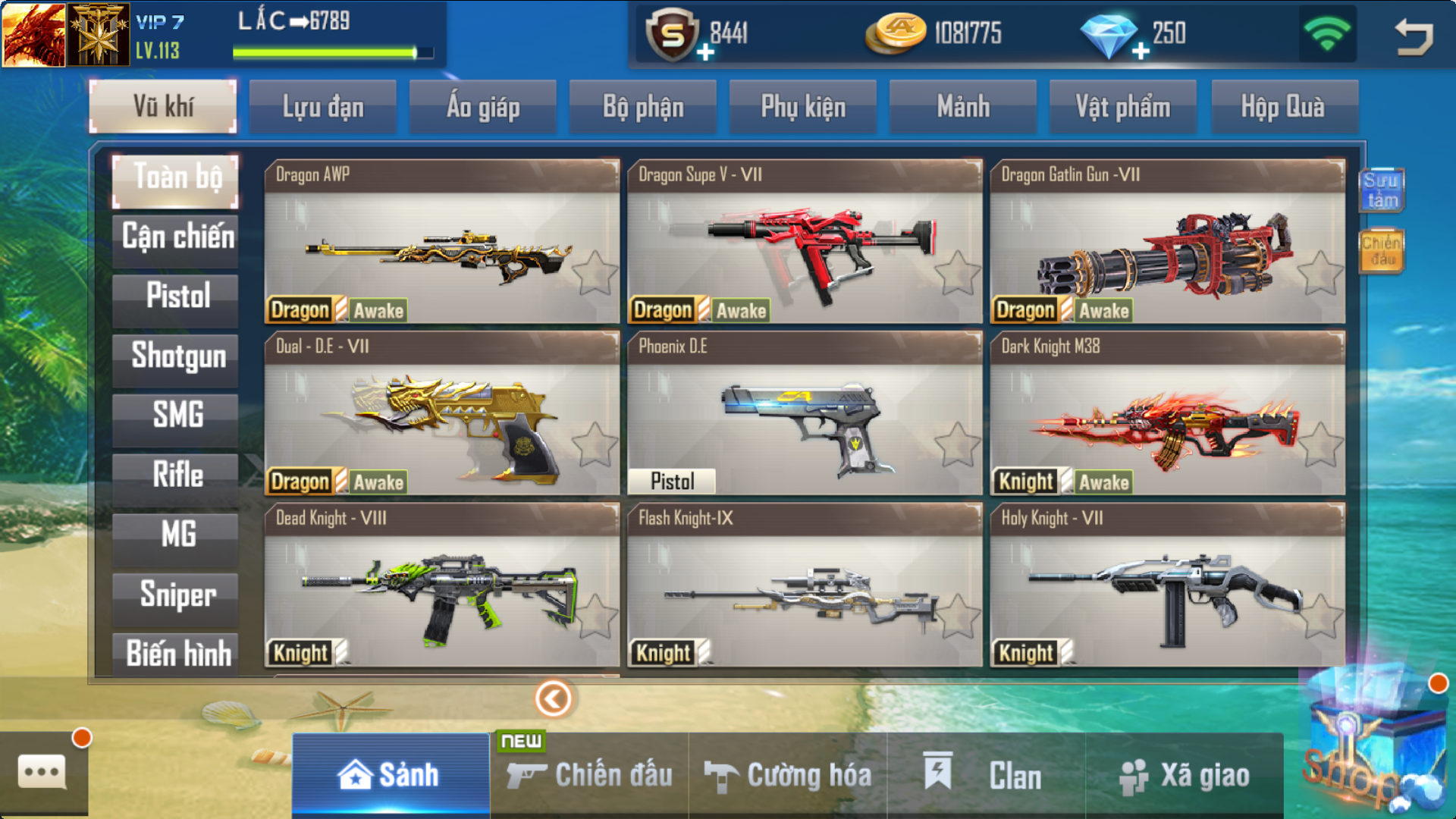This screenshot has height=819, width=1456.
Task: Switch to the Lựu đạn tab
Action: [x=323, y=107]
